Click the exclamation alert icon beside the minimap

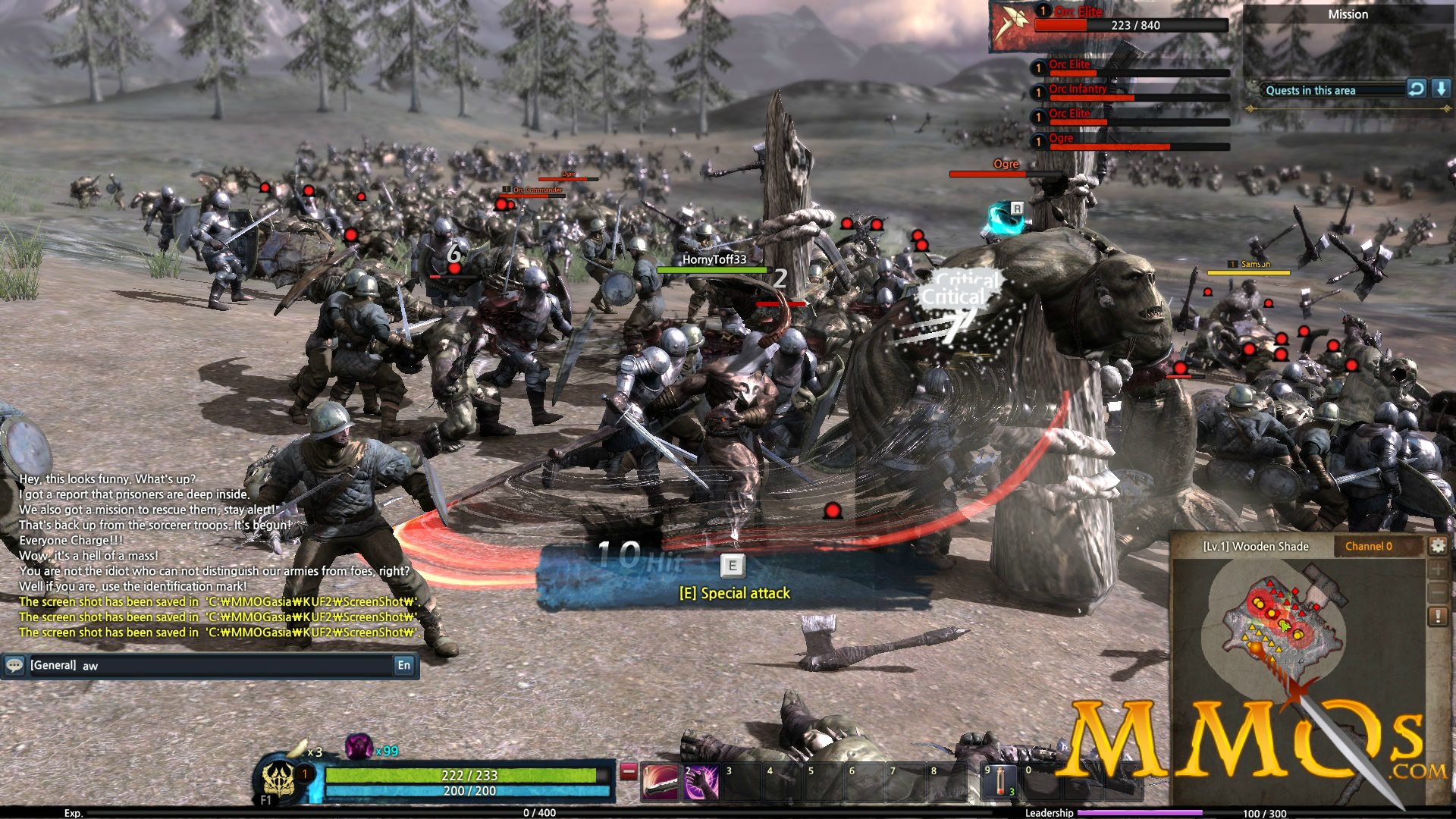tap(1438, 617)
